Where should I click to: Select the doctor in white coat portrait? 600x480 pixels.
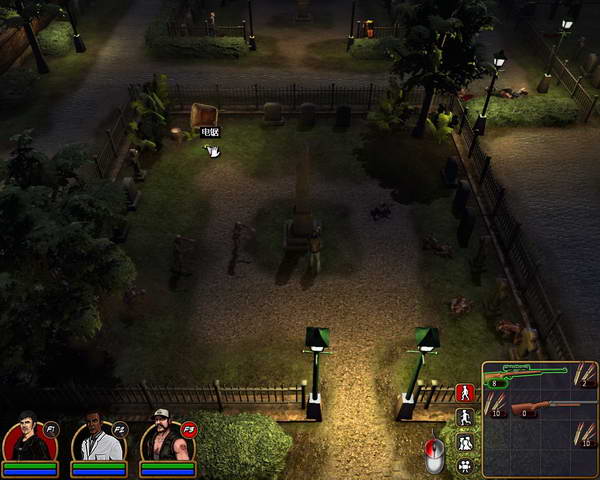96,440
